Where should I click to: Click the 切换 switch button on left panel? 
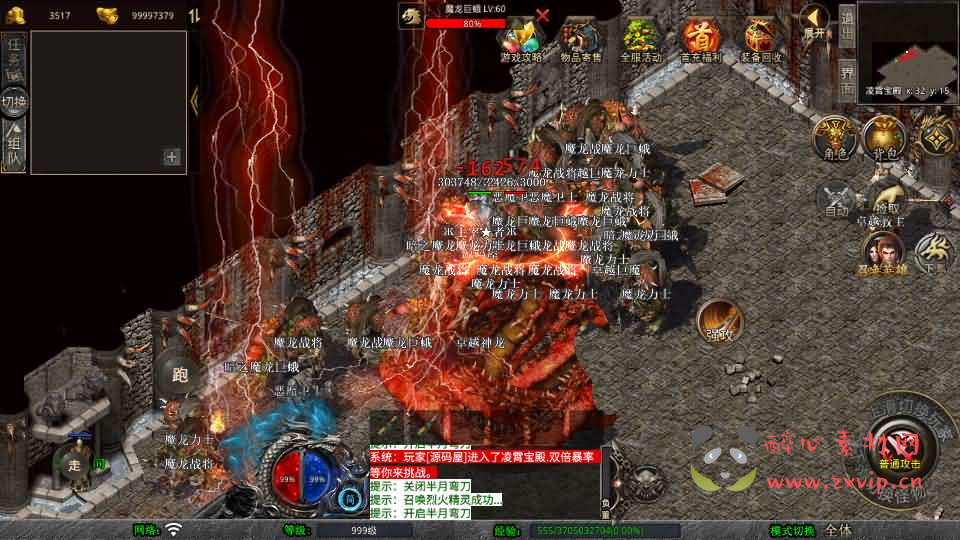[14, 101]
